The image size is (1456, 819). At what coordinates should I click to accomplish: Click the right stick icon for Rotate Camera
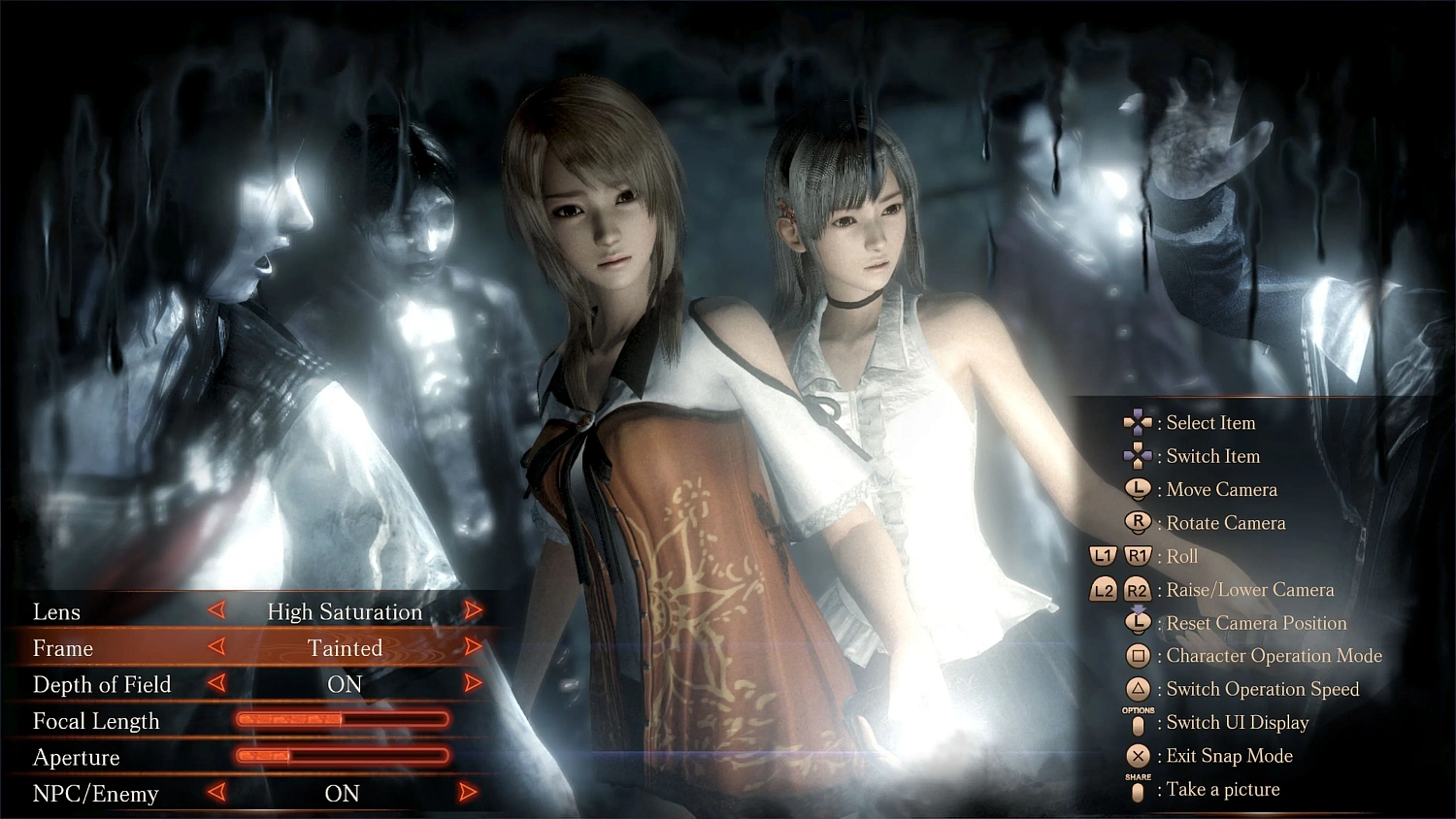[1138, 523]
